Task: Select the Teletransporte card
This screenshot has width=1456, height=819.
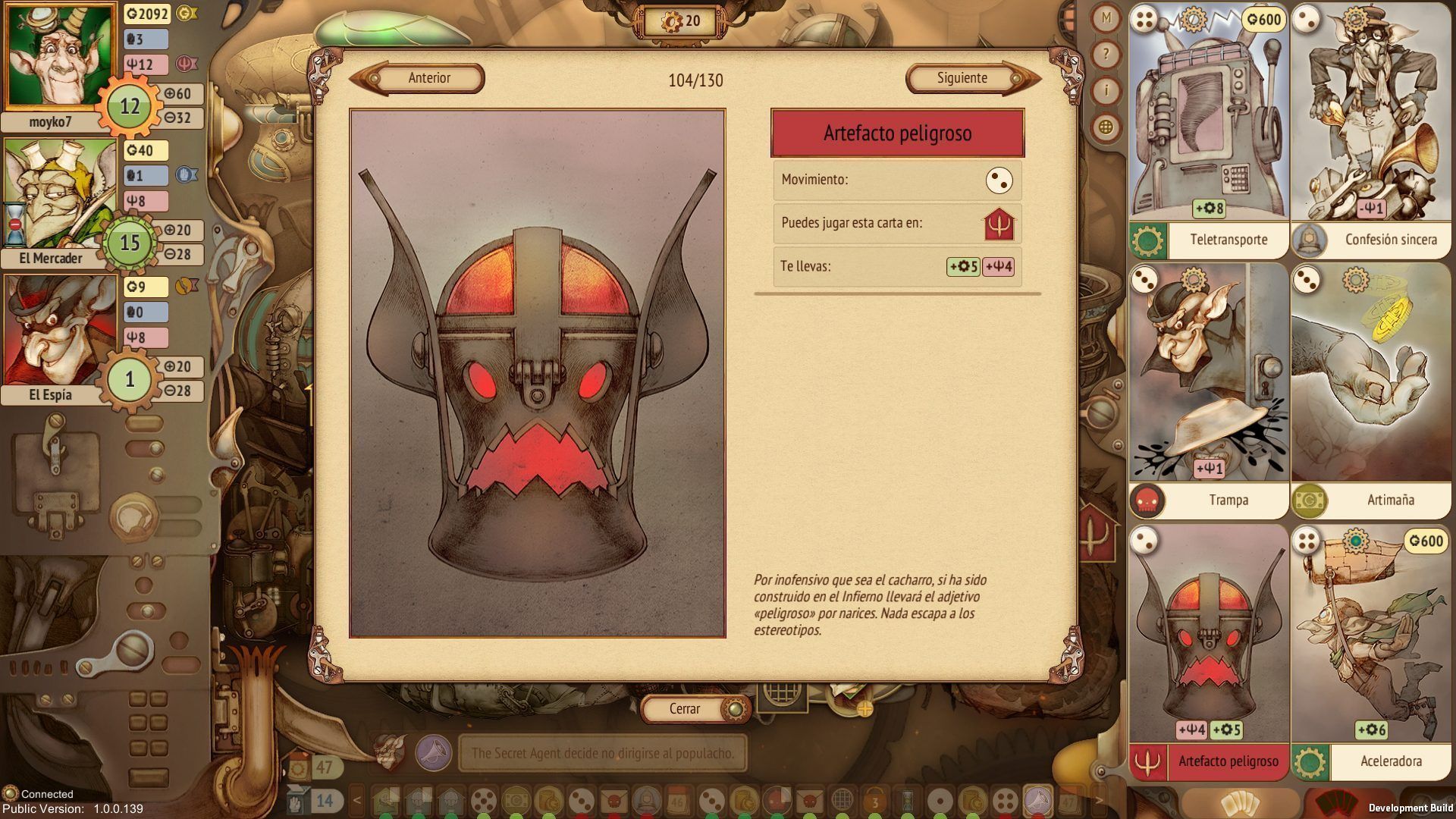Action: [x=1209, y=130]
